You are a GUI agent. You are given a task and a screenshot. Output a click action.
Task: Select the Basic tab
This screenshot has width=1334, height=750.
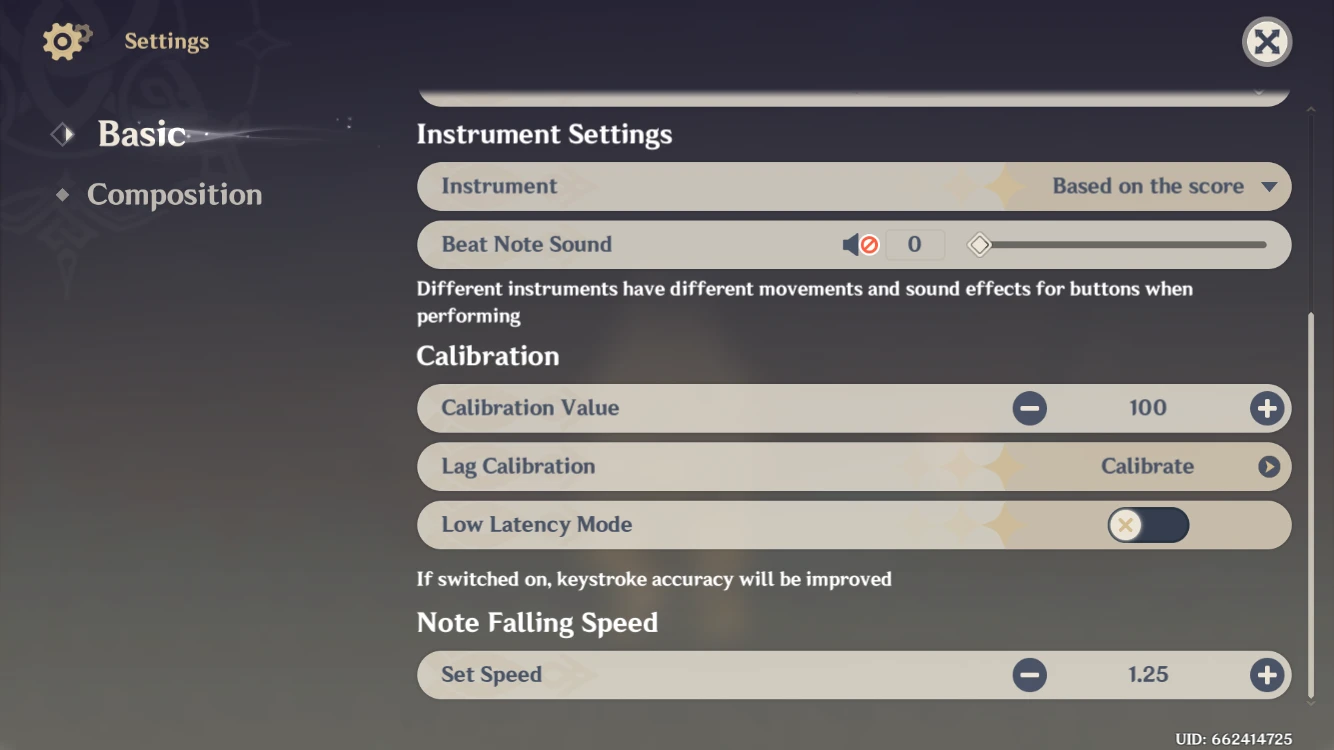click(x=141, y=133)
